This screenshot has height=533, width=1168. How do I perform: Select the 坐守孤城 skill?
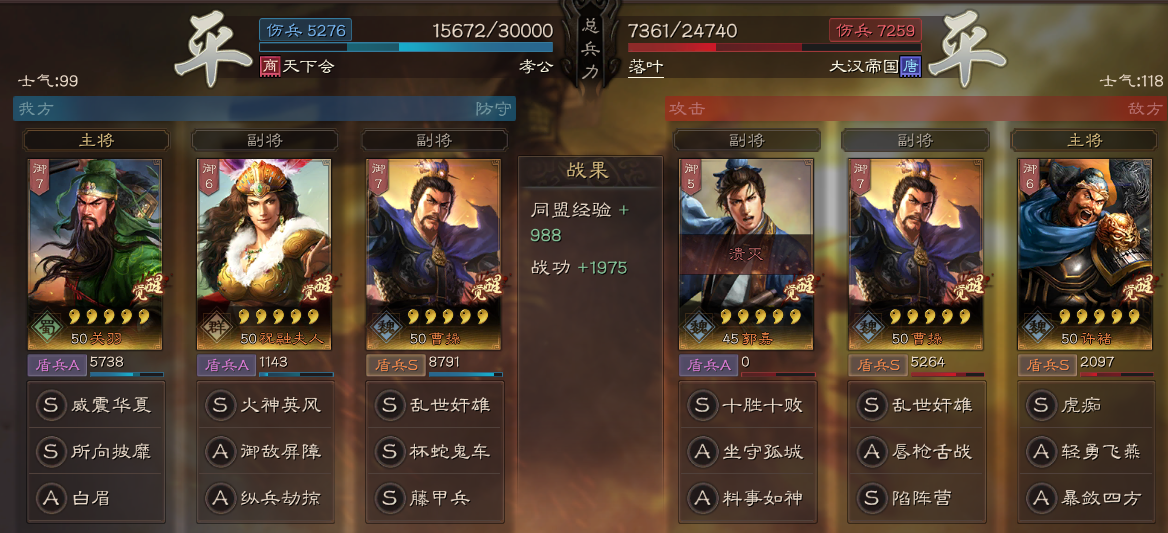pyautogui.click(x=746, y=451)
